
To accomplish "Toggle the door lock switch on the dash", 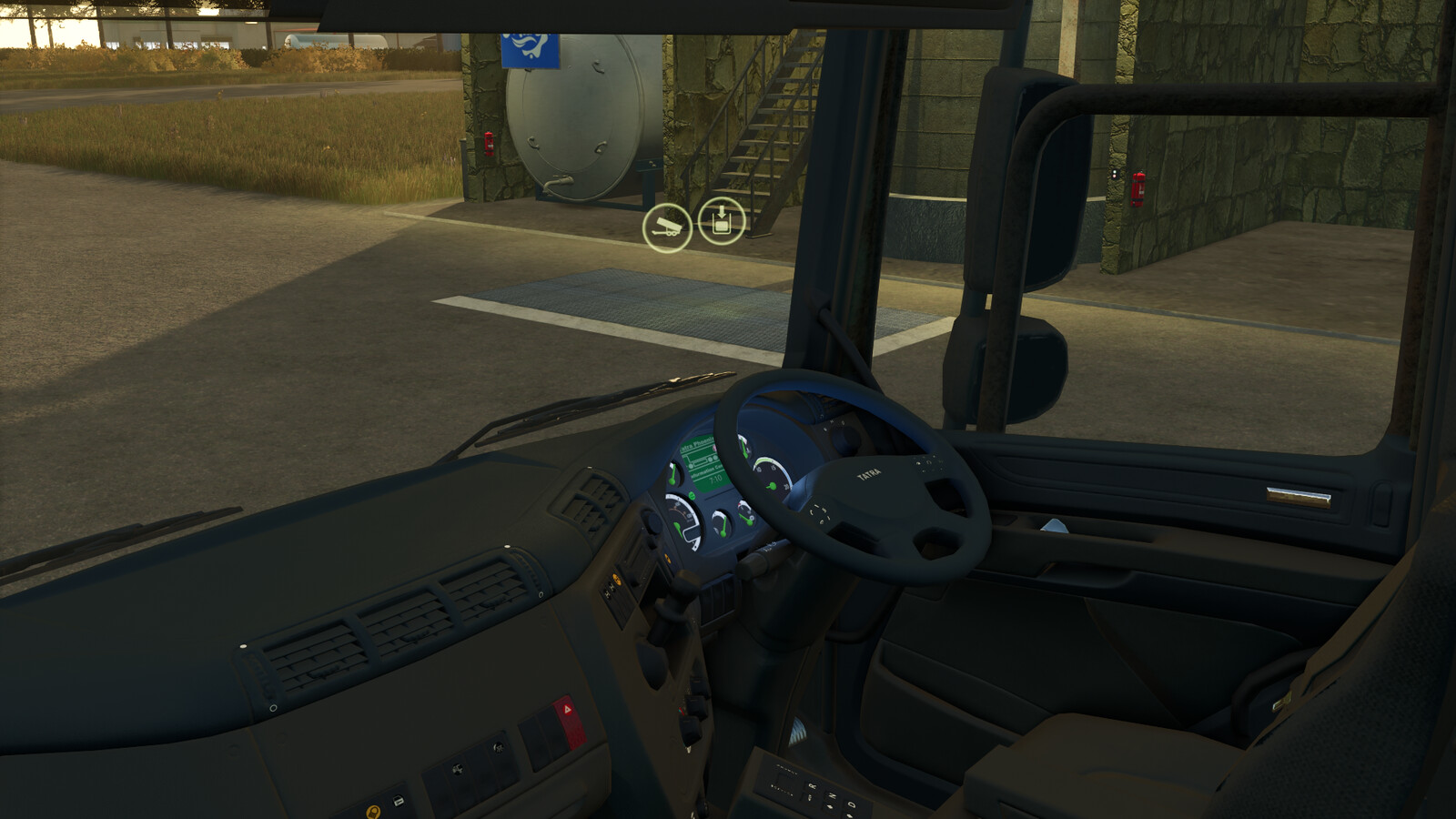I will coord(398,800).
